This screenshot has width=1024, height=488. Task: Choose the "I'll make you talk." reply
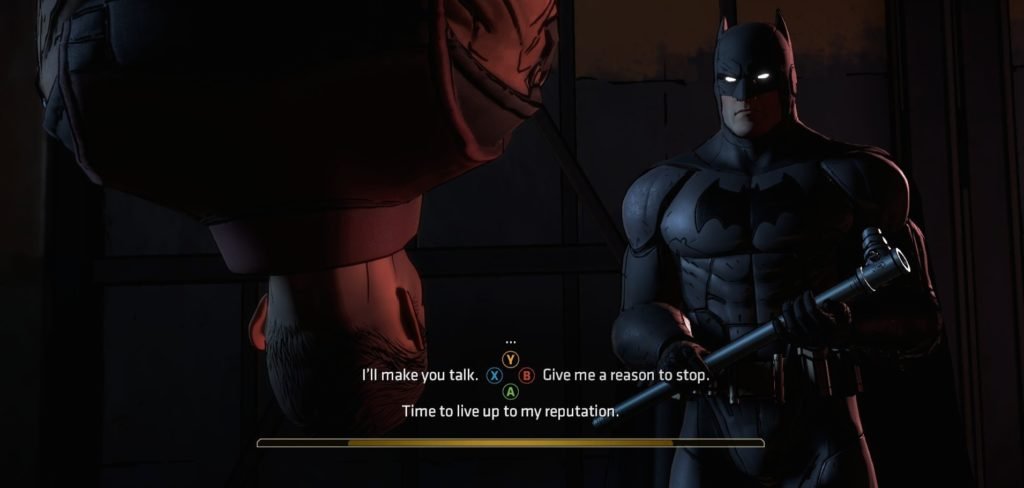pos(419,376)
